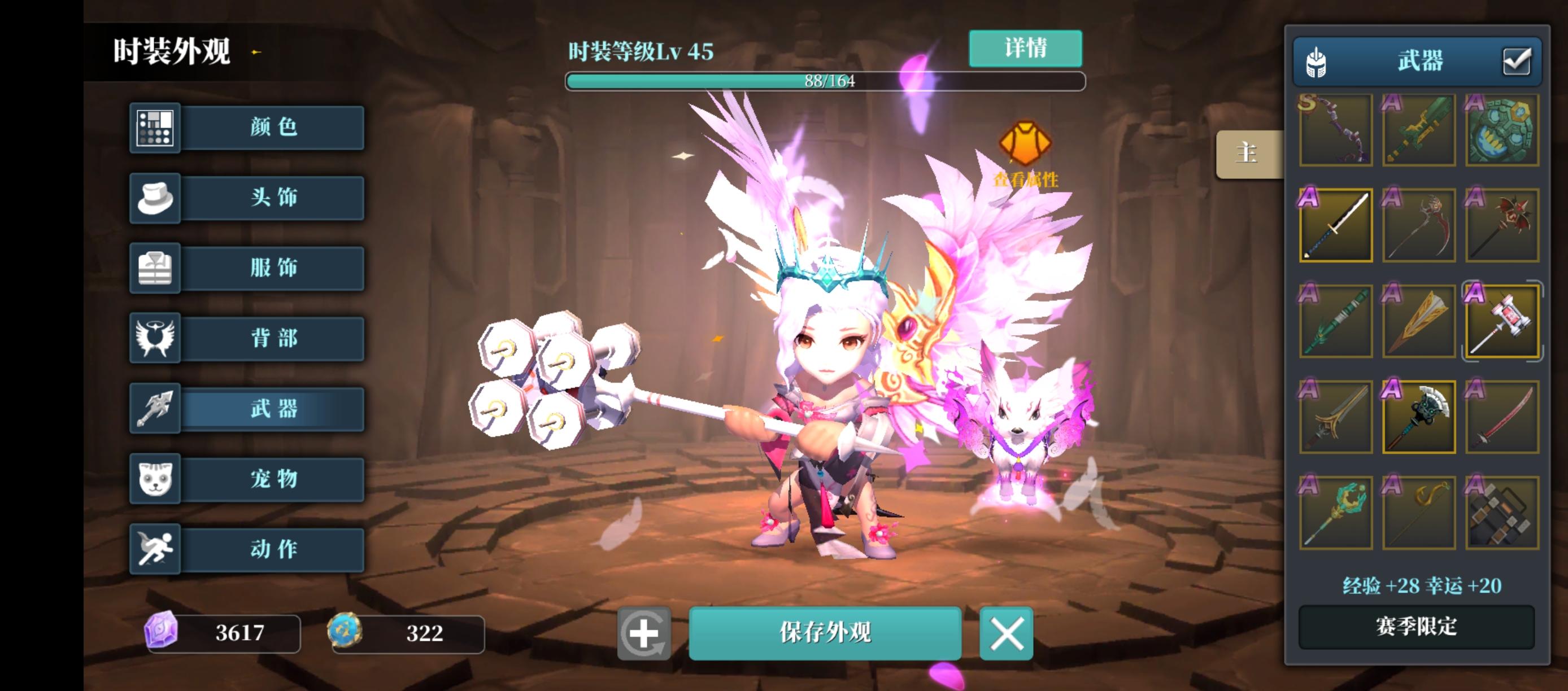
Task: Click the circular reset arrow plus icon
Action: (x=644, y=634)
